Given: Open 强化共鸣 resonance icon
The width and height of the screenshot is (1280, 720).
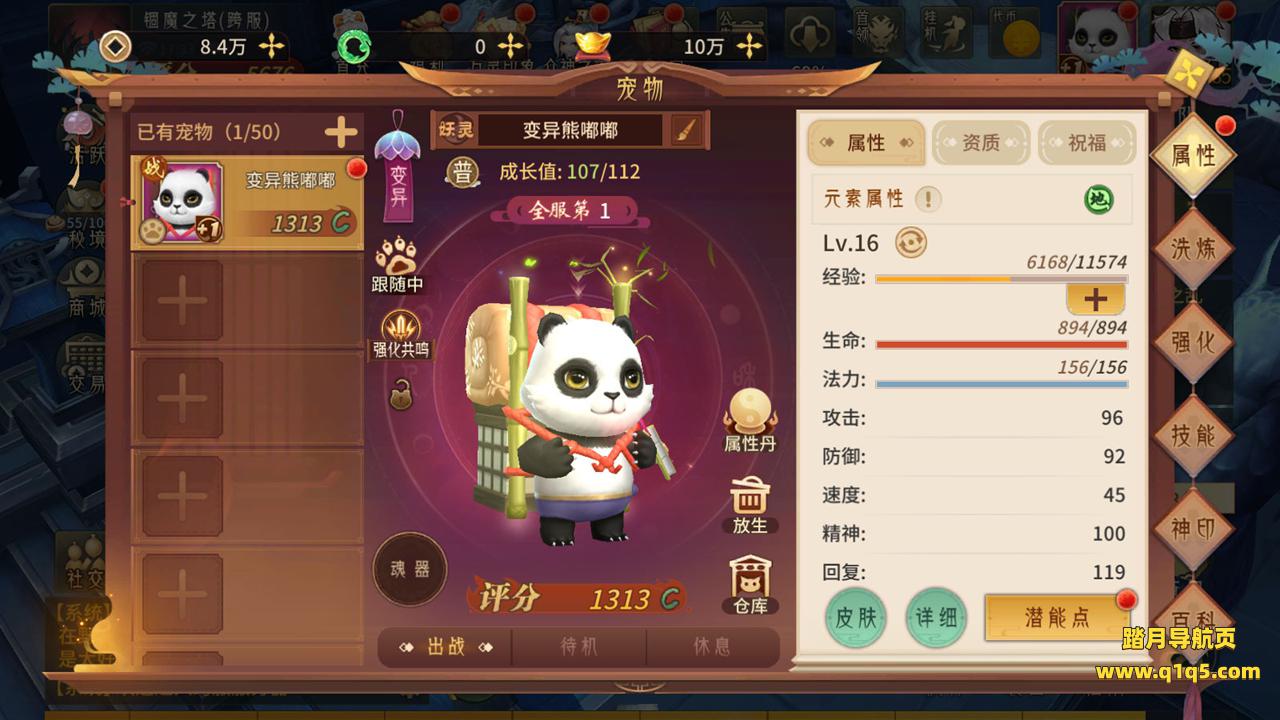Looking at the screenshot, I should [x=401, y=335].
